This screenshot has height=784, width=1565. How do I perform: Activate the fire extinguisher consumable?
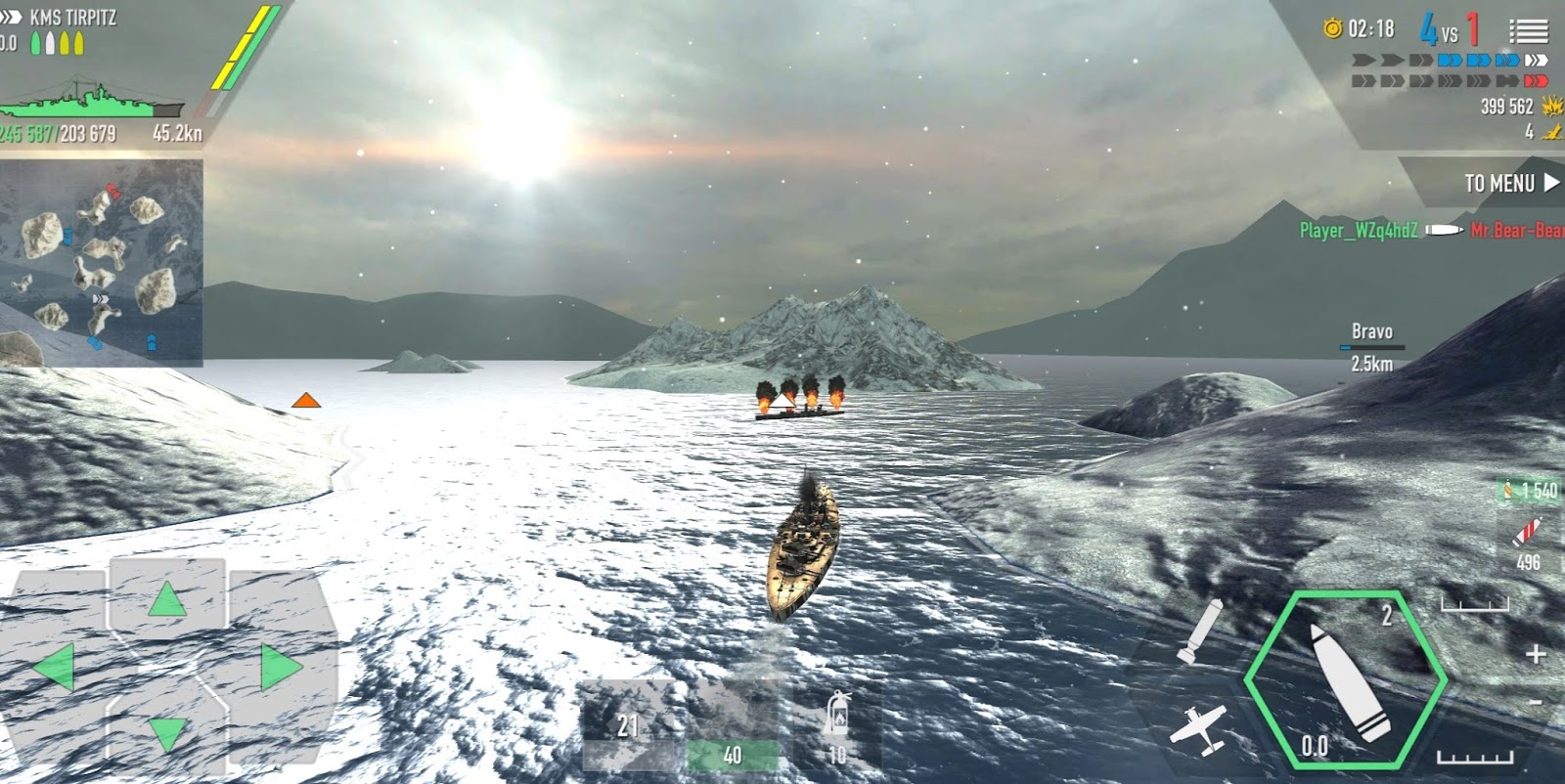pyautogui.click(x=836, y=723)
